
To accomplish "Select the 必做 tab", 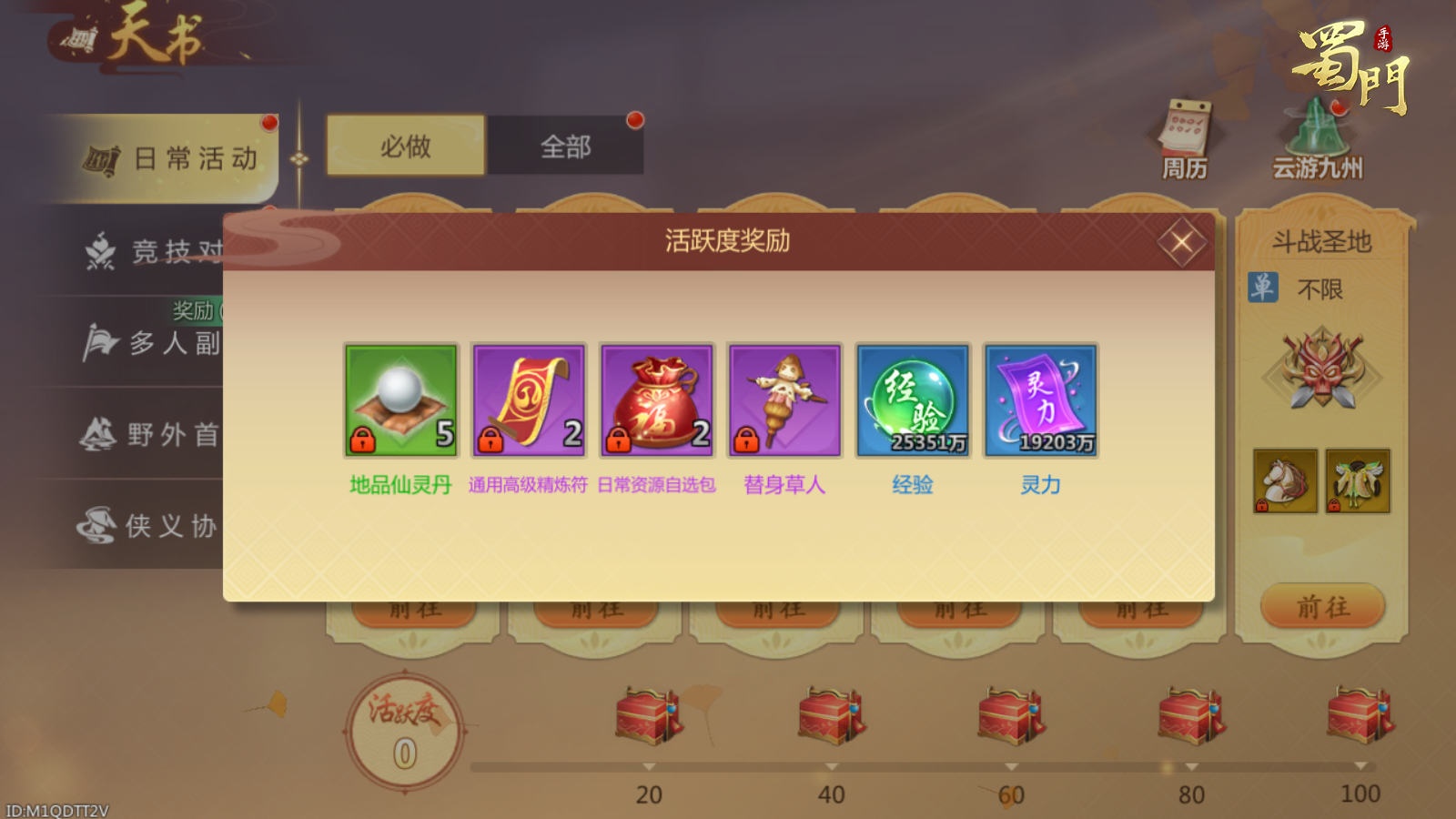I will point(406,146).
